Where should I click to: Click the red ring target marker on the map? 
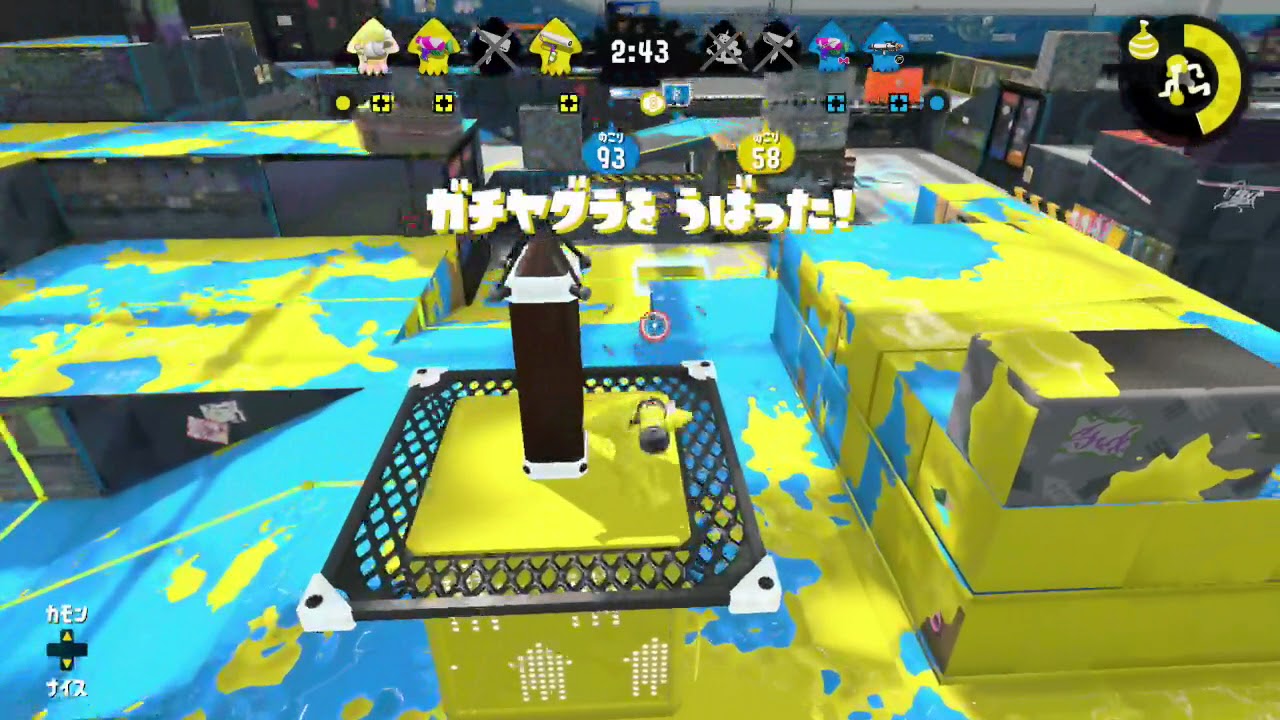pyautogui.click(x=656, y=325)
